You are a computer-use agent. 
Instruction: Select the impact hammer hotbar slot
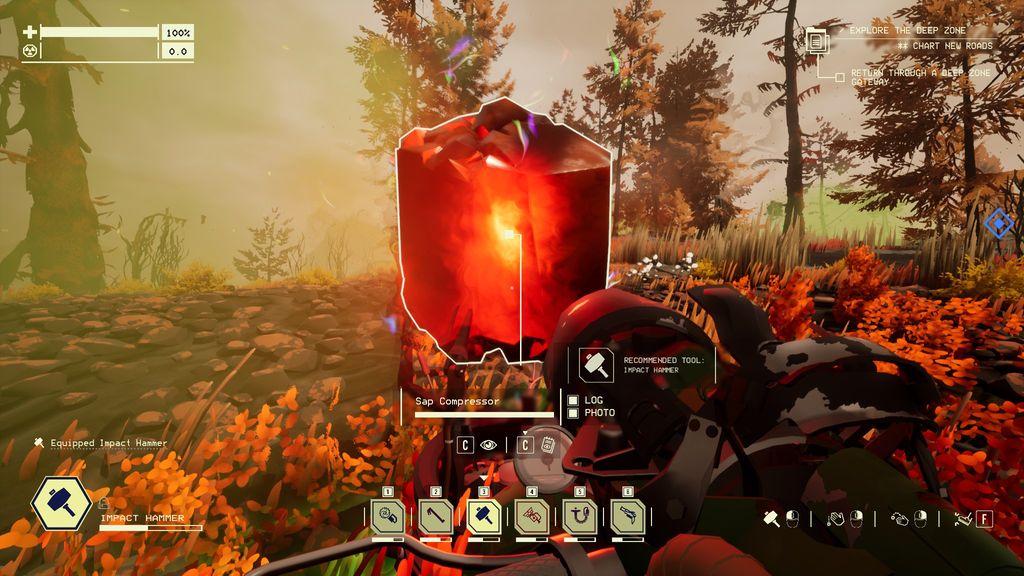click(x=483, y=516)
